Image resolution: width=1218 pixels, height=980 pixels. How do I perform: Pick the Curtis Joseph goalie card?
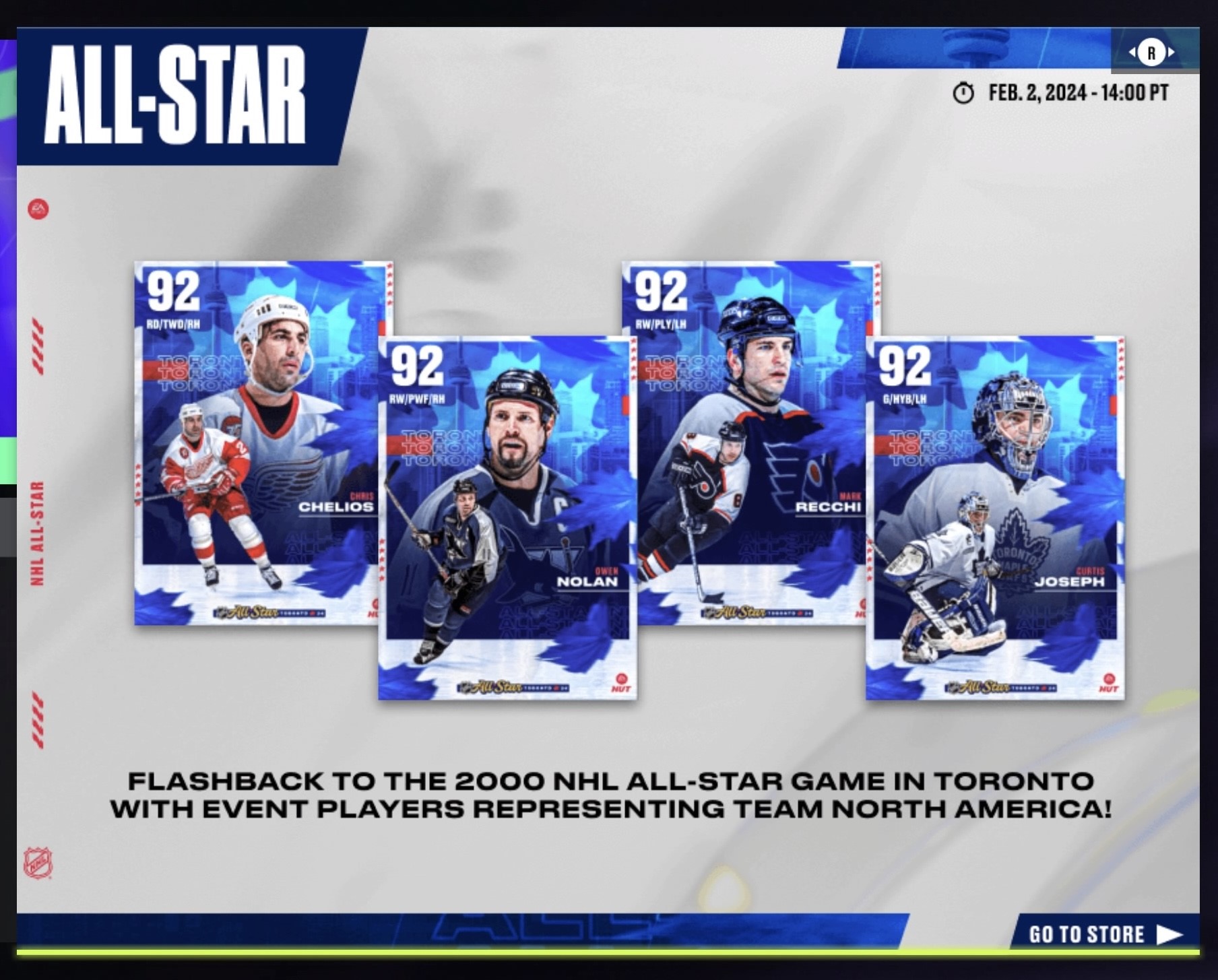[x=994, y=517]
